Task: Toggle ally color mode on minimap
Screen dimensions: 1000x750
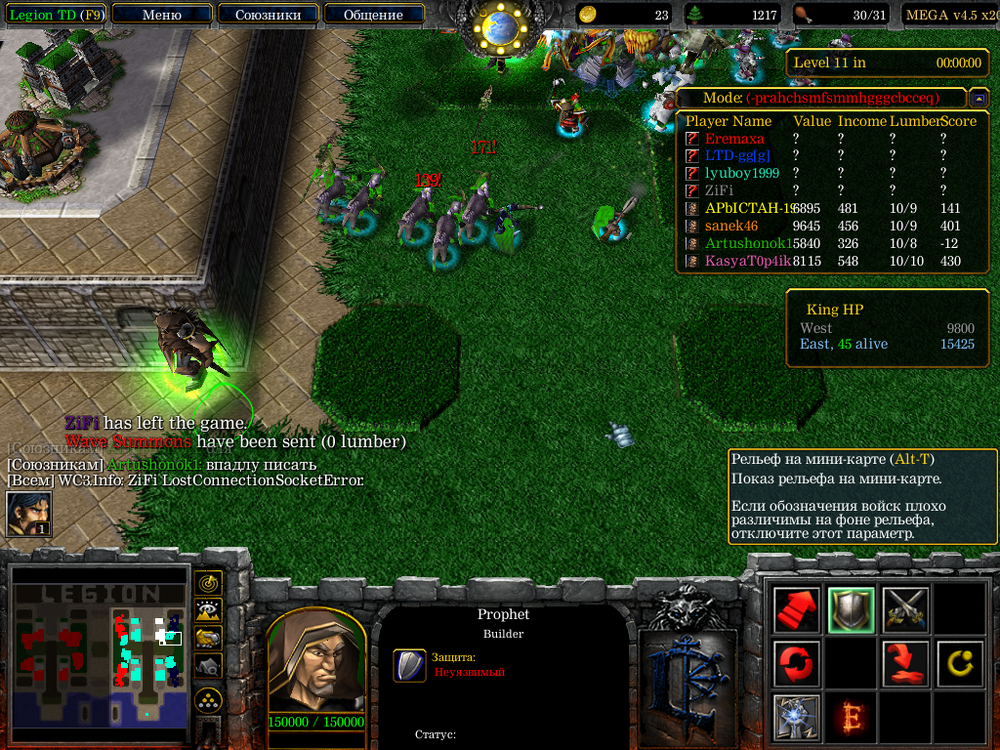Action: [x=208, y=637]
